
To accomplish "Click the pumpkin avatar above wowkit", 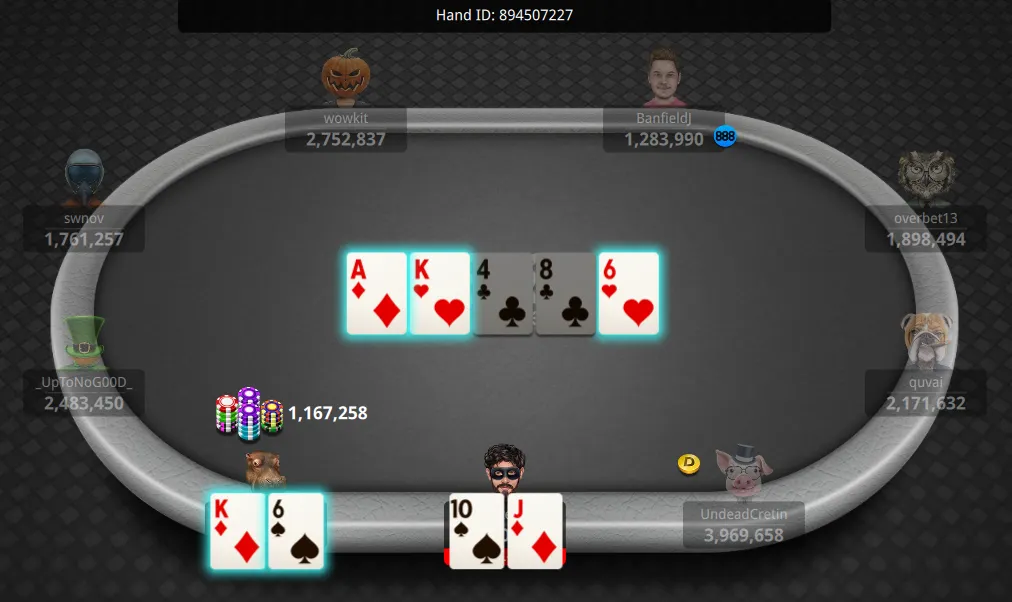I will pos(346,75).
